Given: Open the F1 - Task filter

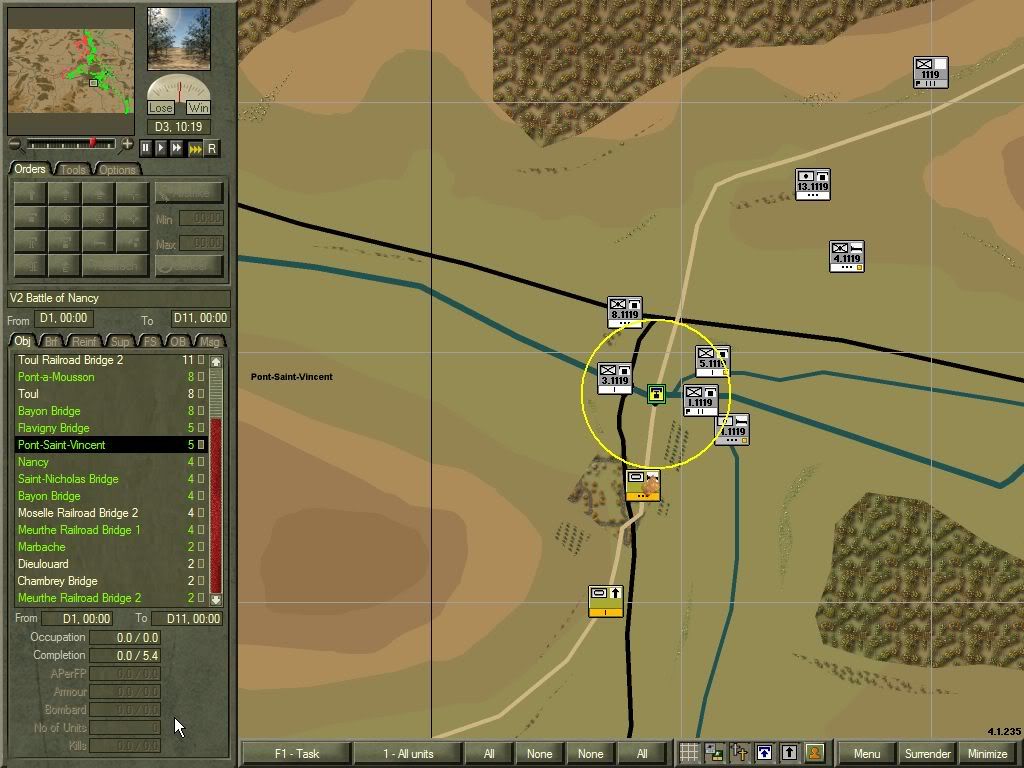Looking at the screenshot, I should coord(296,754).
